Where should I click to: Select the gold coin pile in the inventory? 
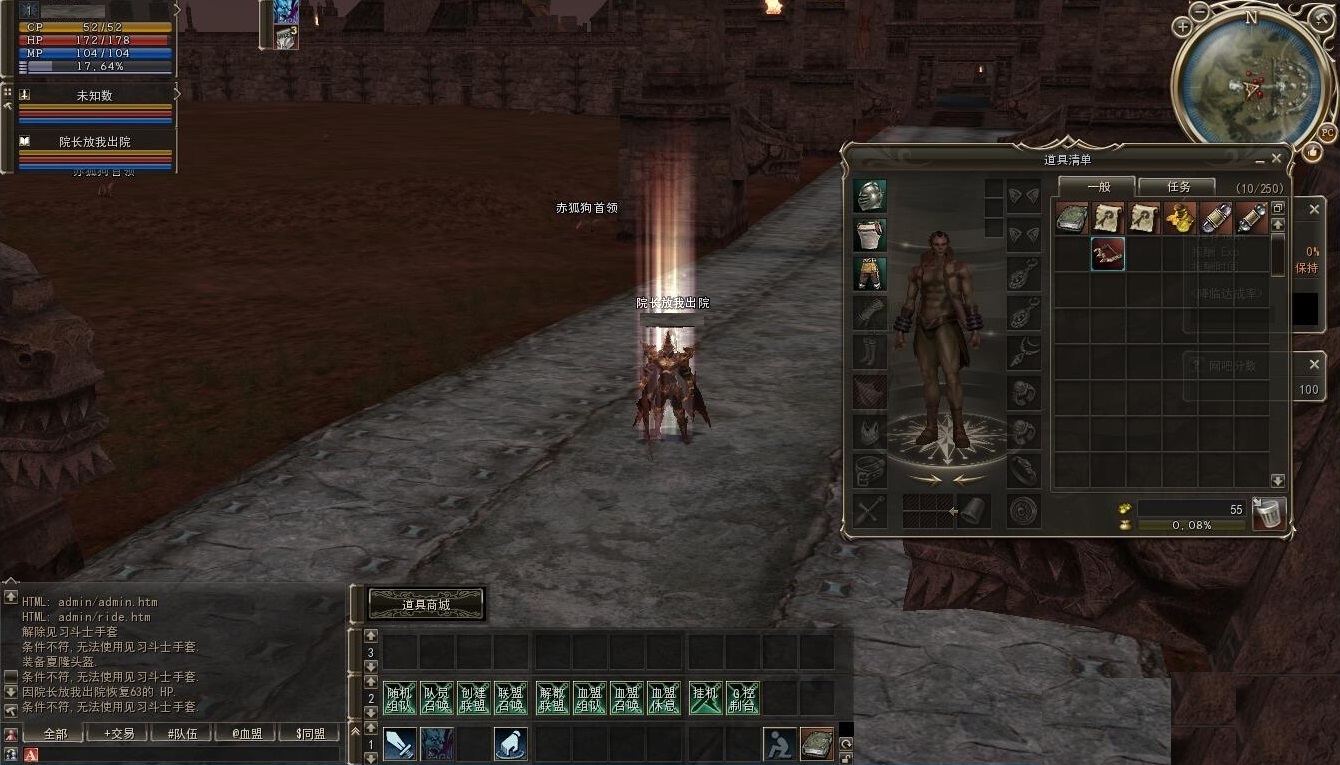click(1180, 217)
